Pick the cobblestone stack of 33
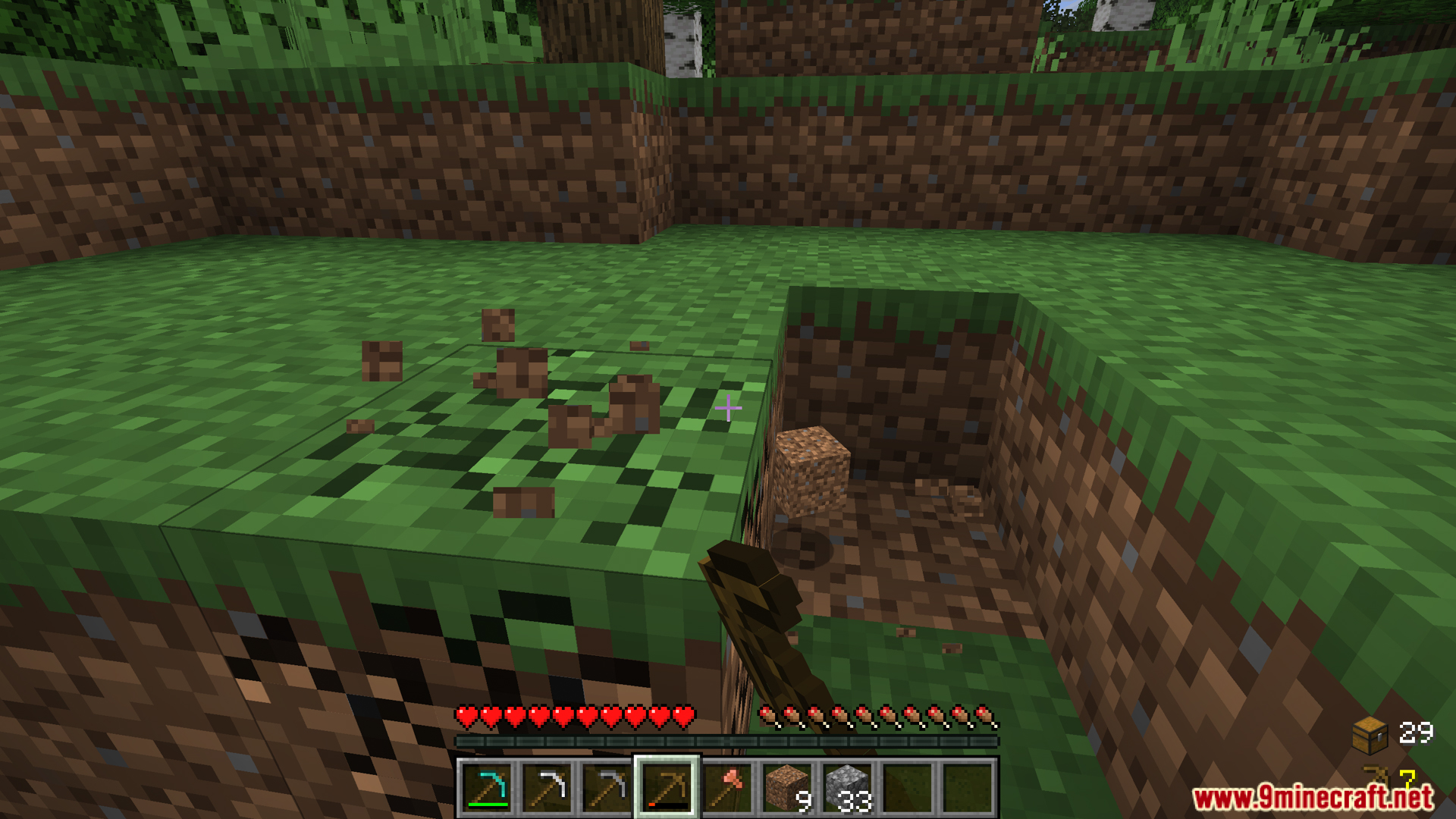This screenshot has width=1456, height=819. coord(848,788)
